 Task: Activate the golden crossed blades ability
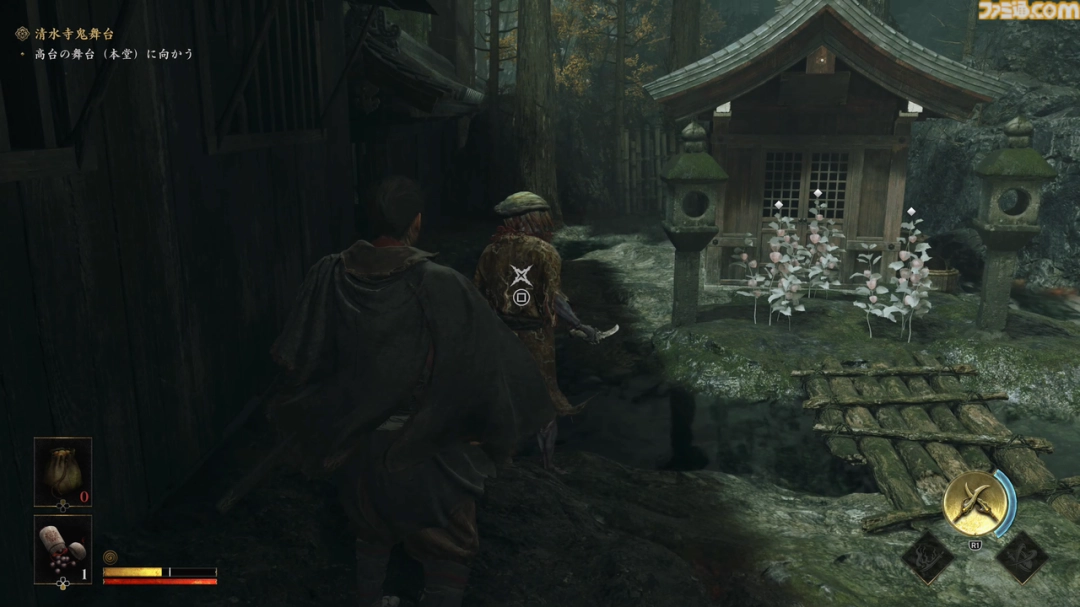click(974, 503)
